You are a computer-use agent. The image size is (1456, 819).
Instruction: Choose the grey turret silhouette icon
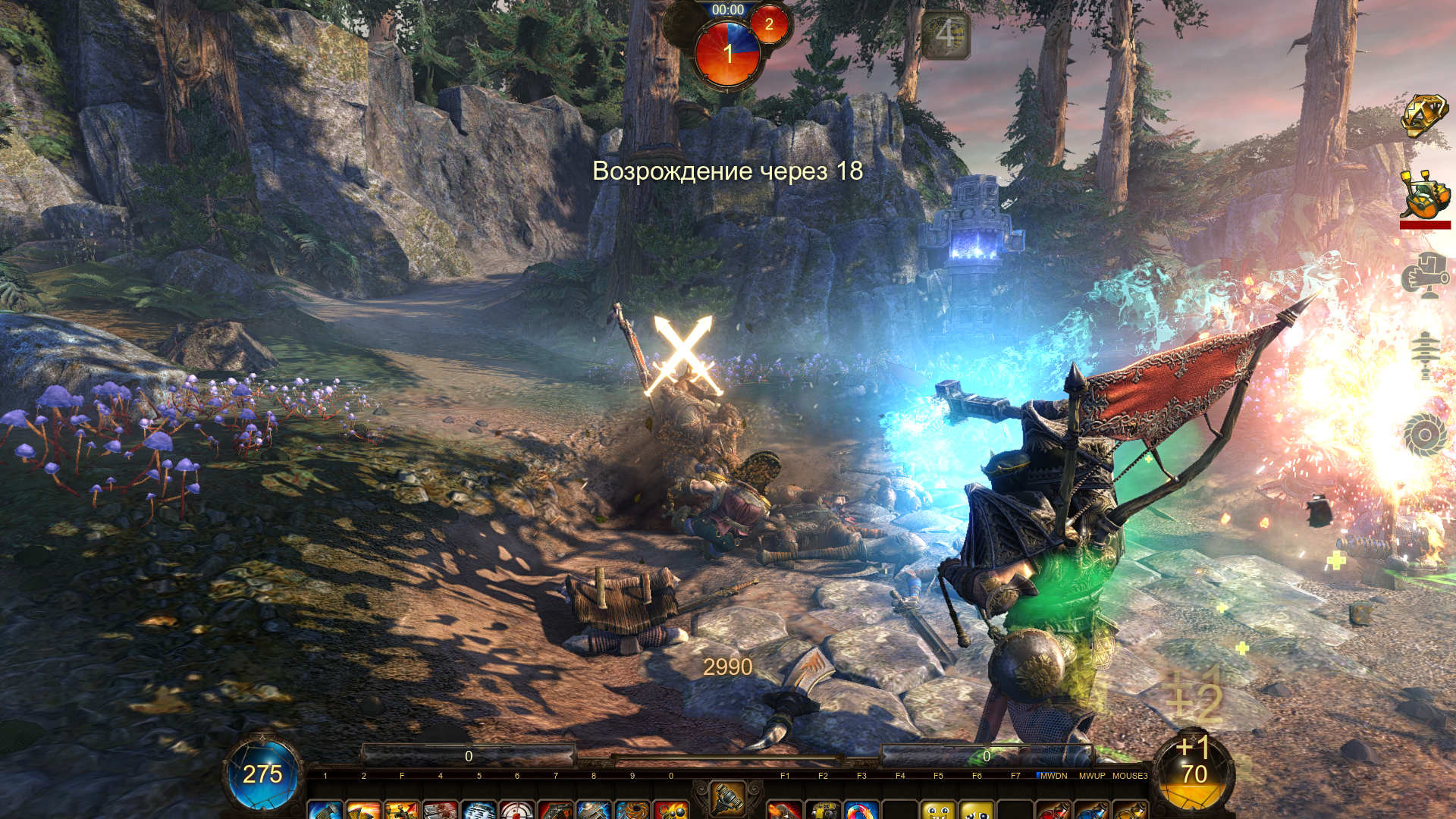1423,276
